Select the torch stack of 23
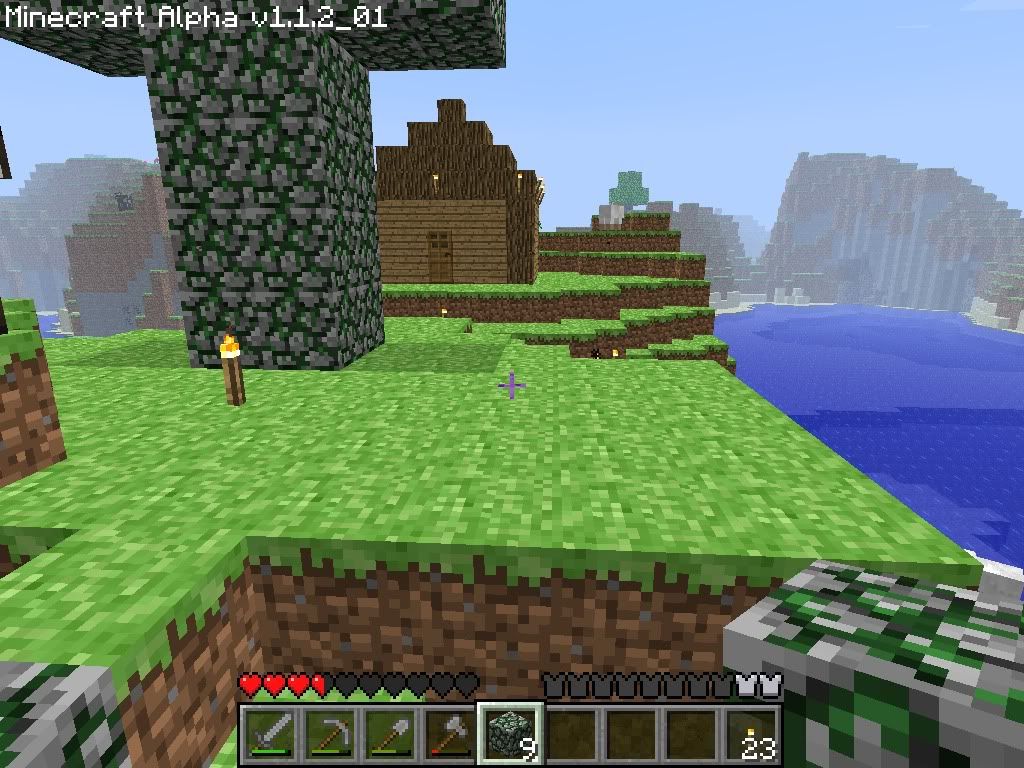 pos(751,733)
